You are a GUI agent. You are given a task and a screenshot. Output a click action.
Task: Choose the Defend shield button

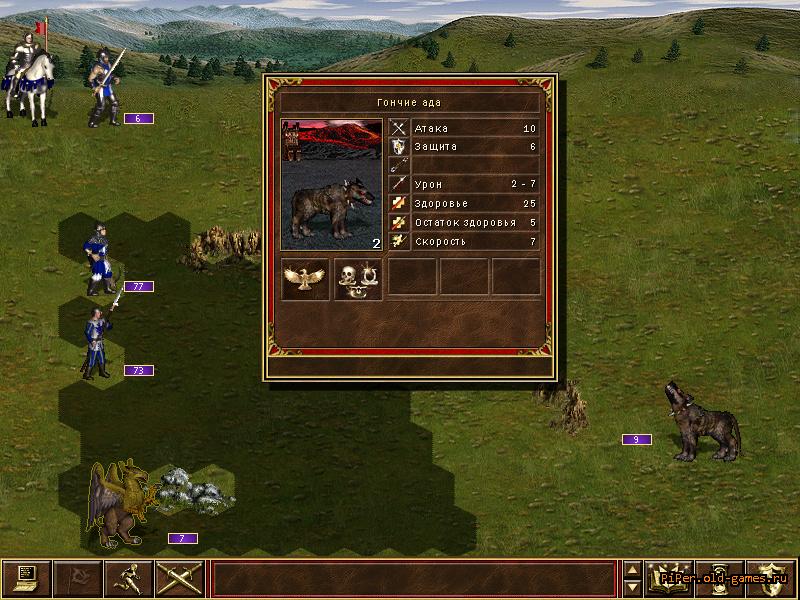click(x=770, y=578)
